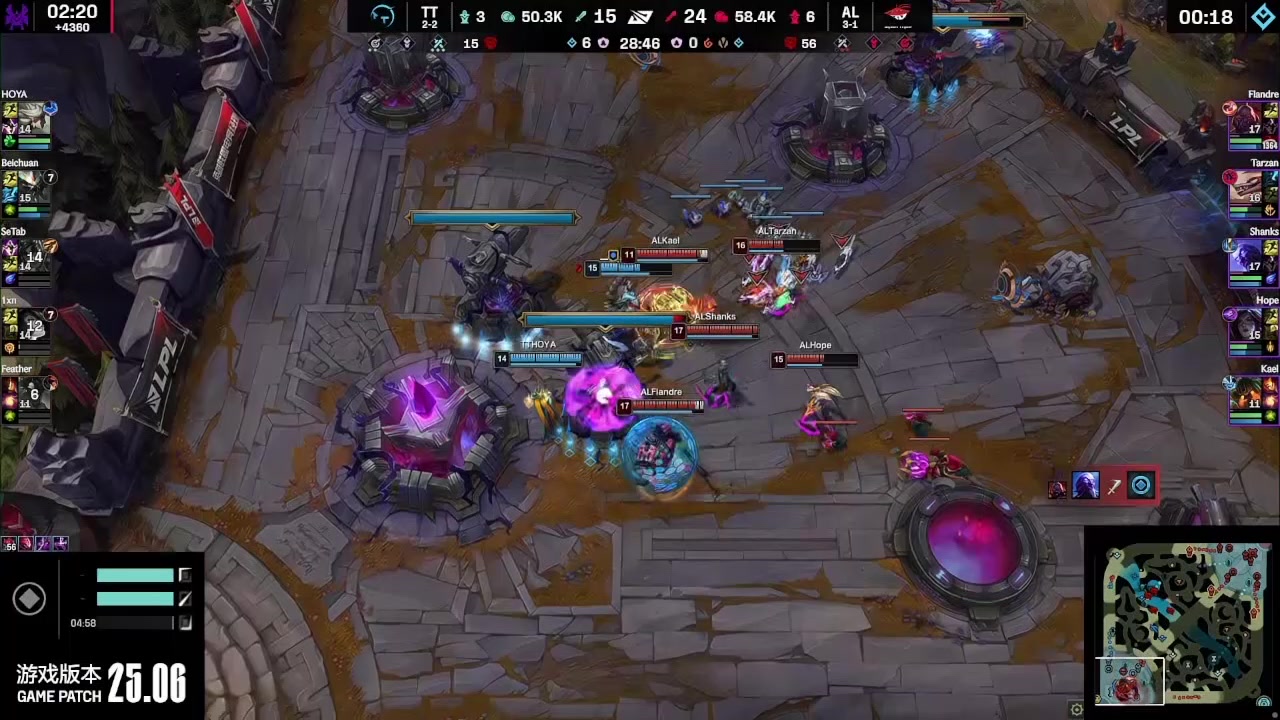Select SeTab's champion portrait
The height and width of the screenshot is (720, 1280).
coord(31,255)
